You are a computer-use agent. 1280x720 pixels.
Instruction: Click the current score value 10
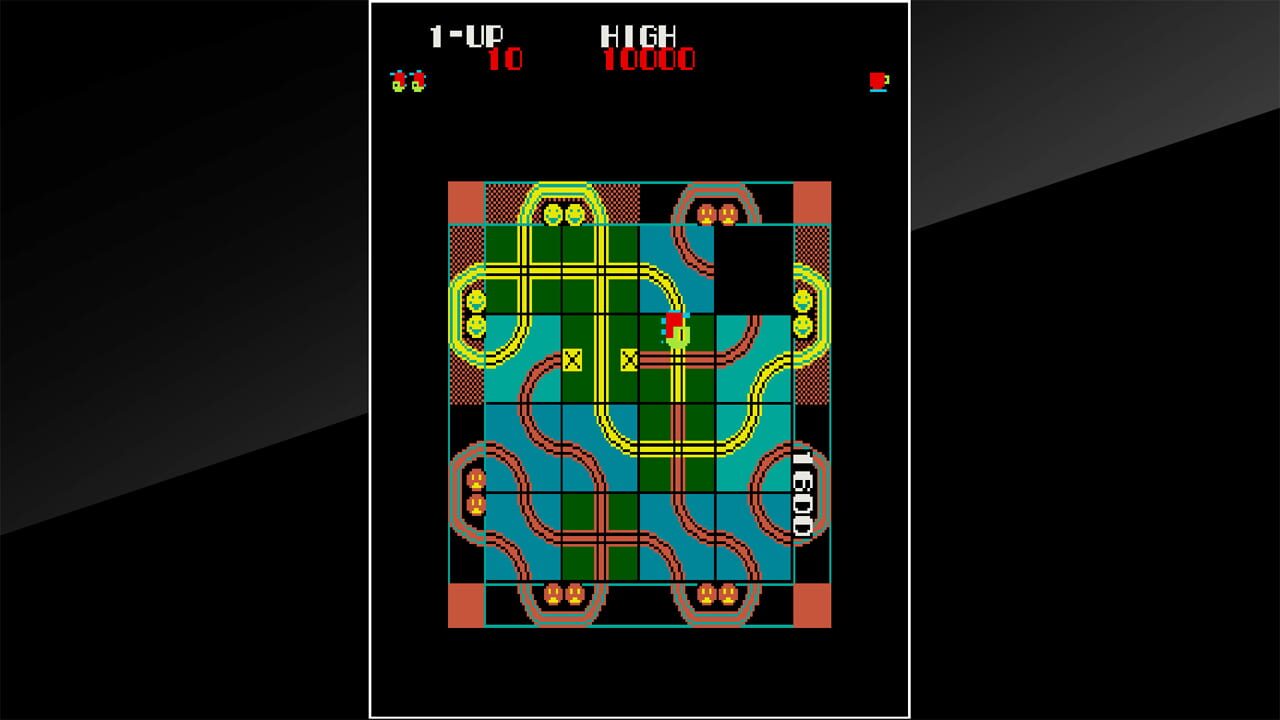tap(508, 58)
